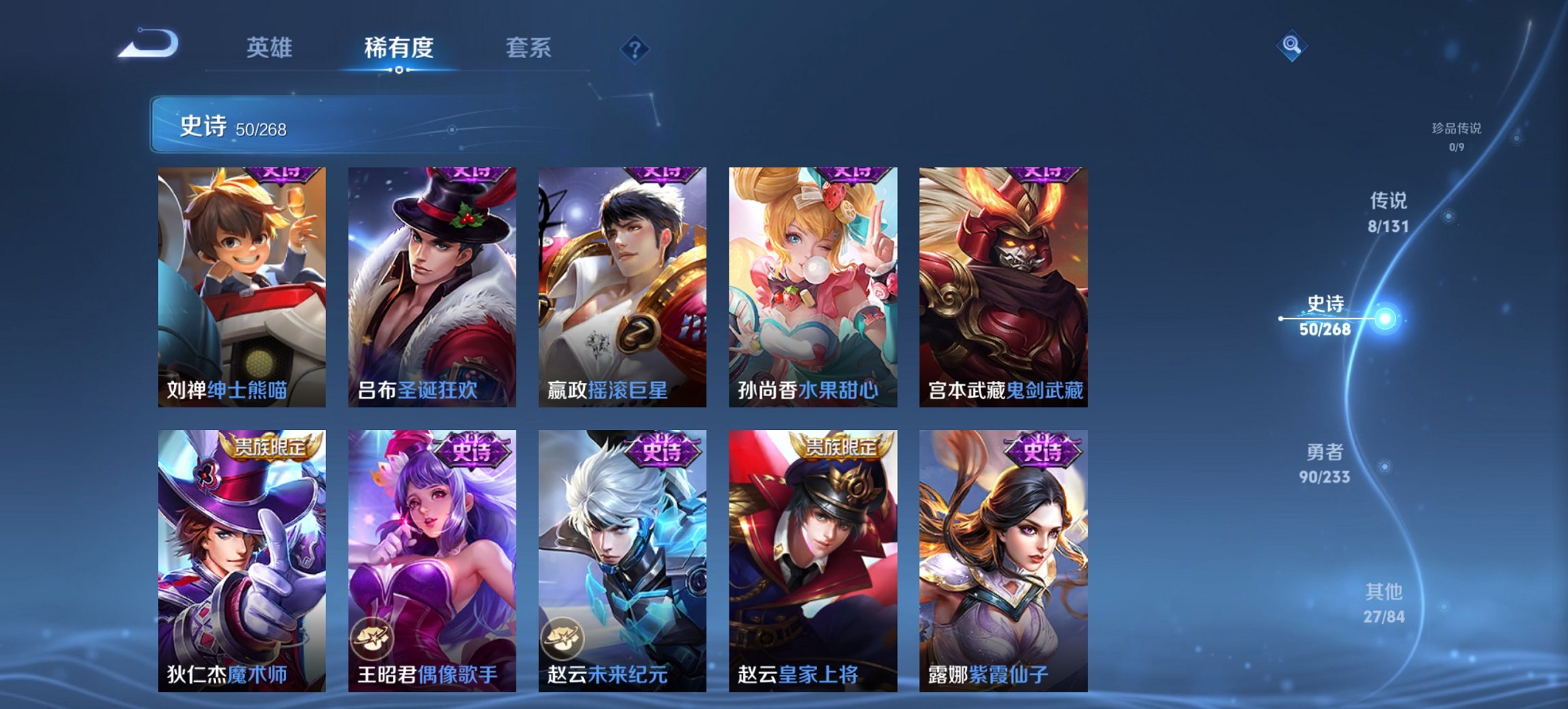Click the back arrow icon top-left
Viewport: 1568px width, 709px height.
[149, 42]
